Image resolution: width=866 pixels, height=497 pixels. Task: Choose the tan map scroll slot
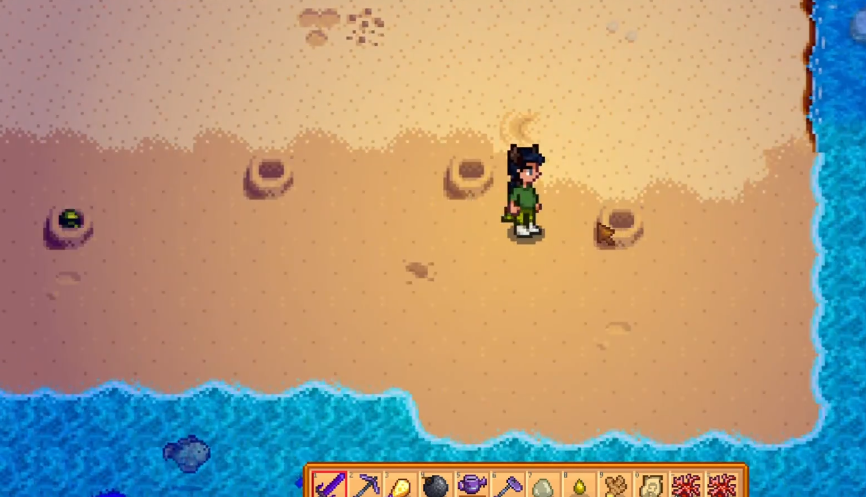[x=648, y=487]
